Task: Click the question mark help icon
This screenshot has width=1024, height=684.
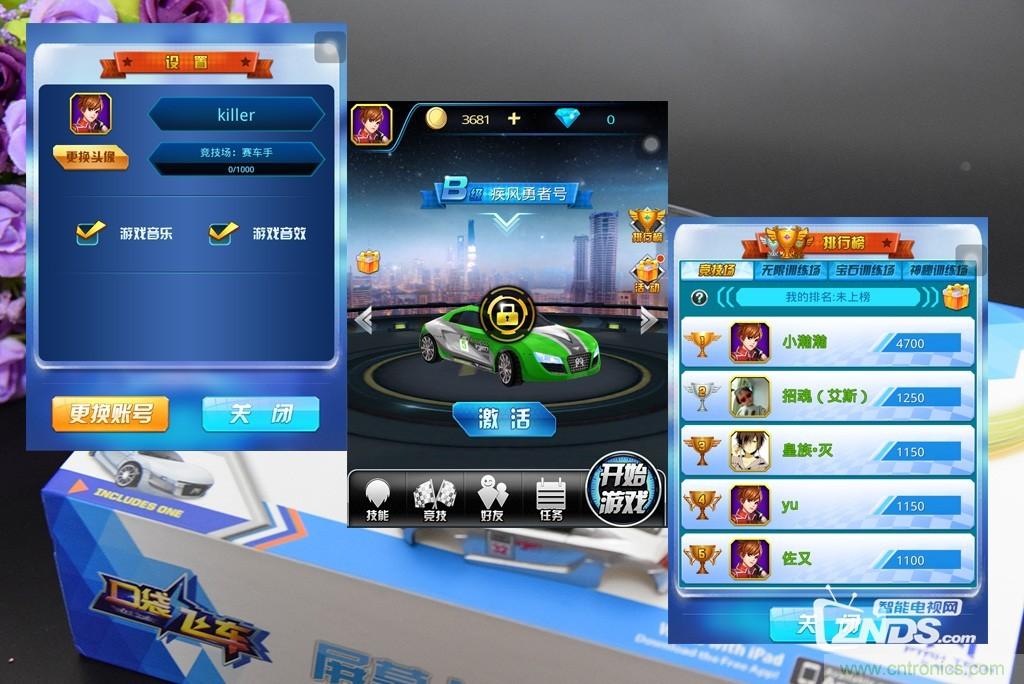Action: pyautogui.click(x=699, y=297)
